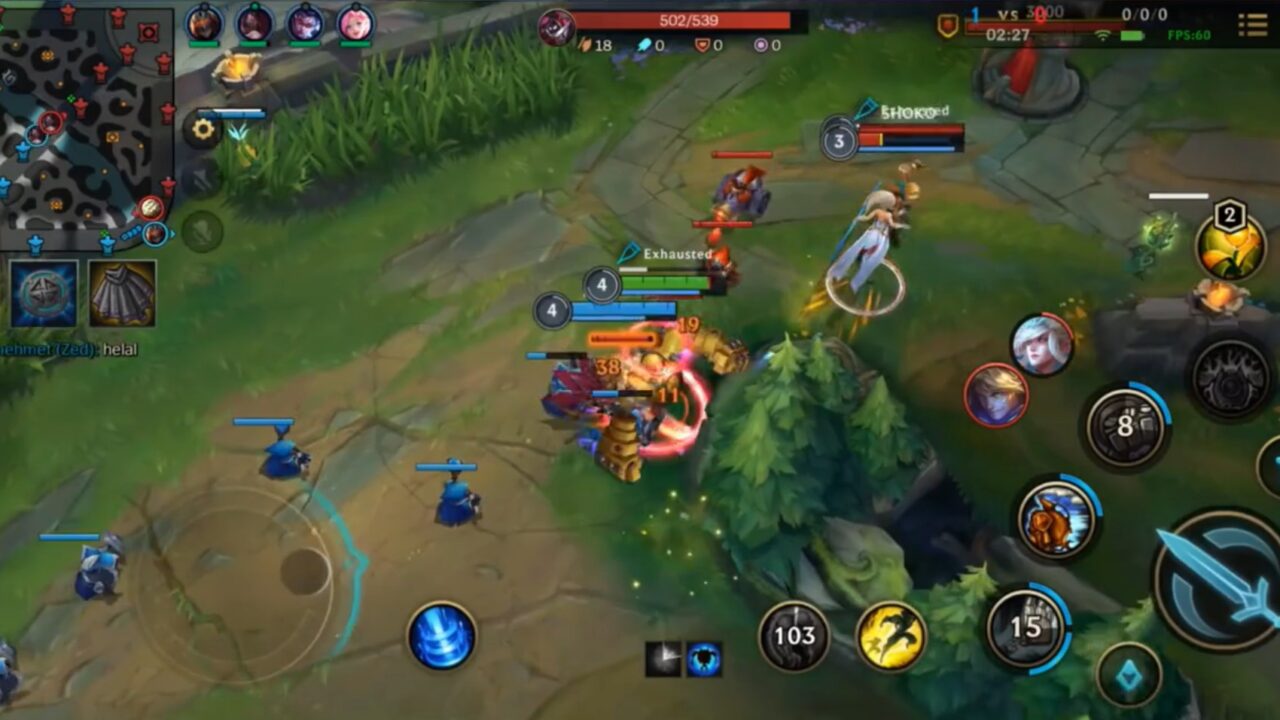1280x720 pixels.
Task: Tap the pink-haired teammate portrait at top
Action: click(356, 22)
